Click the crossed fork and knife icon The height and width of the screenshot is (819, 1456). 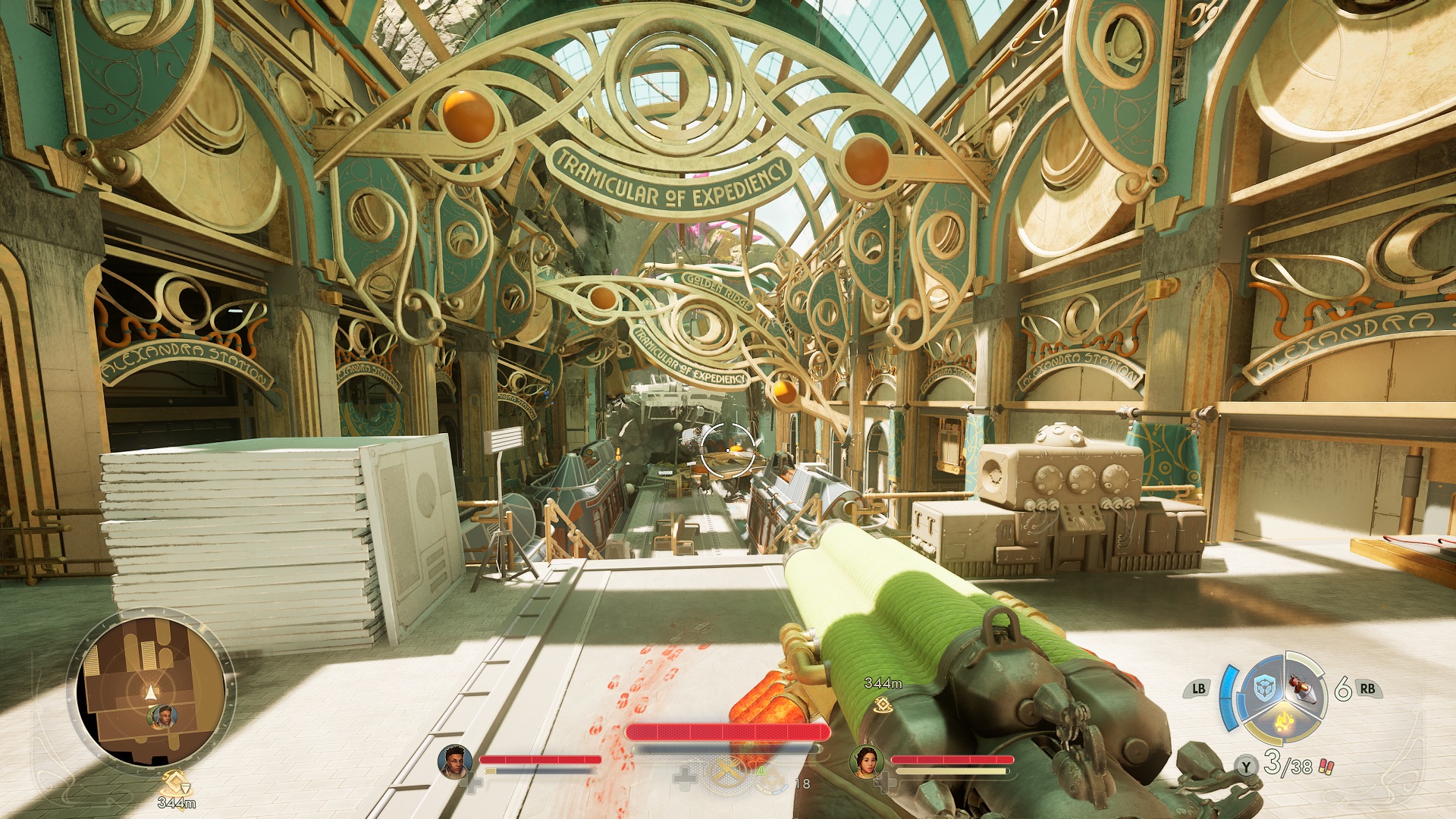point(727,772)
